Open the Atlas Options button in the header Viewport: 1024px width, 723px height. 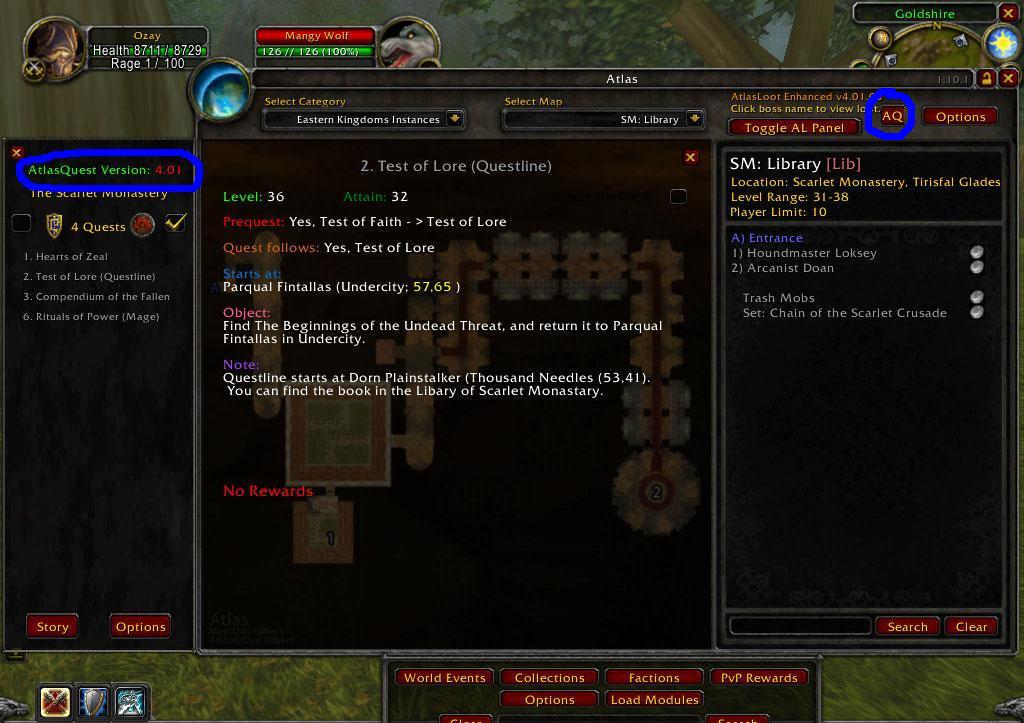tap(960, 117)
